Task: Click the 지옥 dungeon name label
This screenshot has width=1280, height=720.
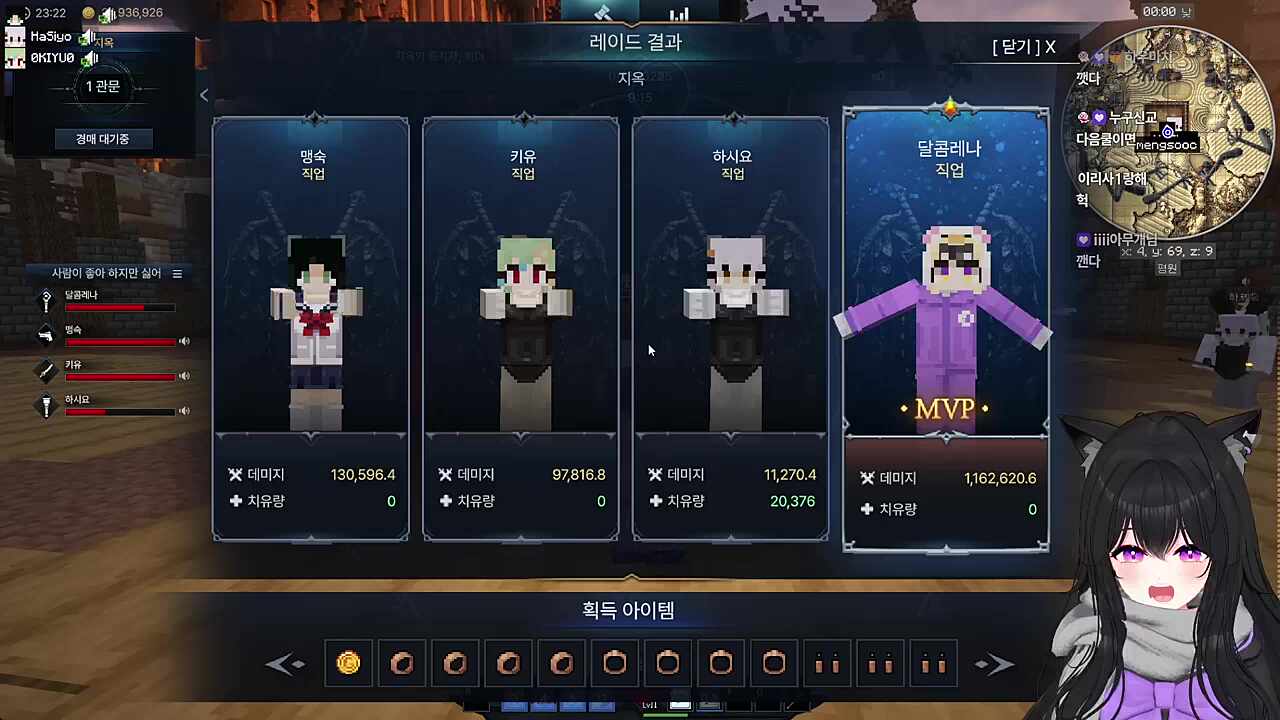Action: coord(632,78)
